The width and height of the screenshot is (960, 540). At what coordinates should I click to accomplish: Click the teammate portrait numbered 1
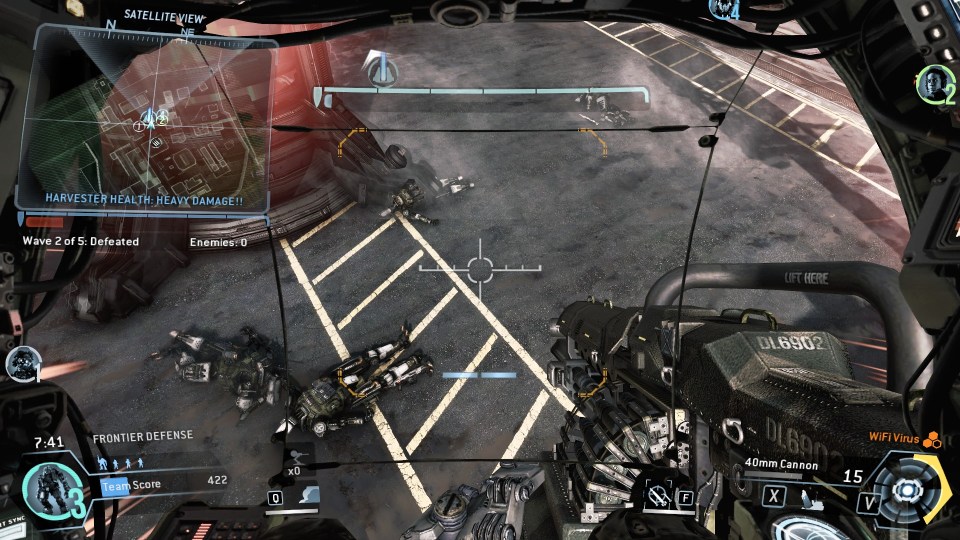pyautogui.click(x=21, y=364)
